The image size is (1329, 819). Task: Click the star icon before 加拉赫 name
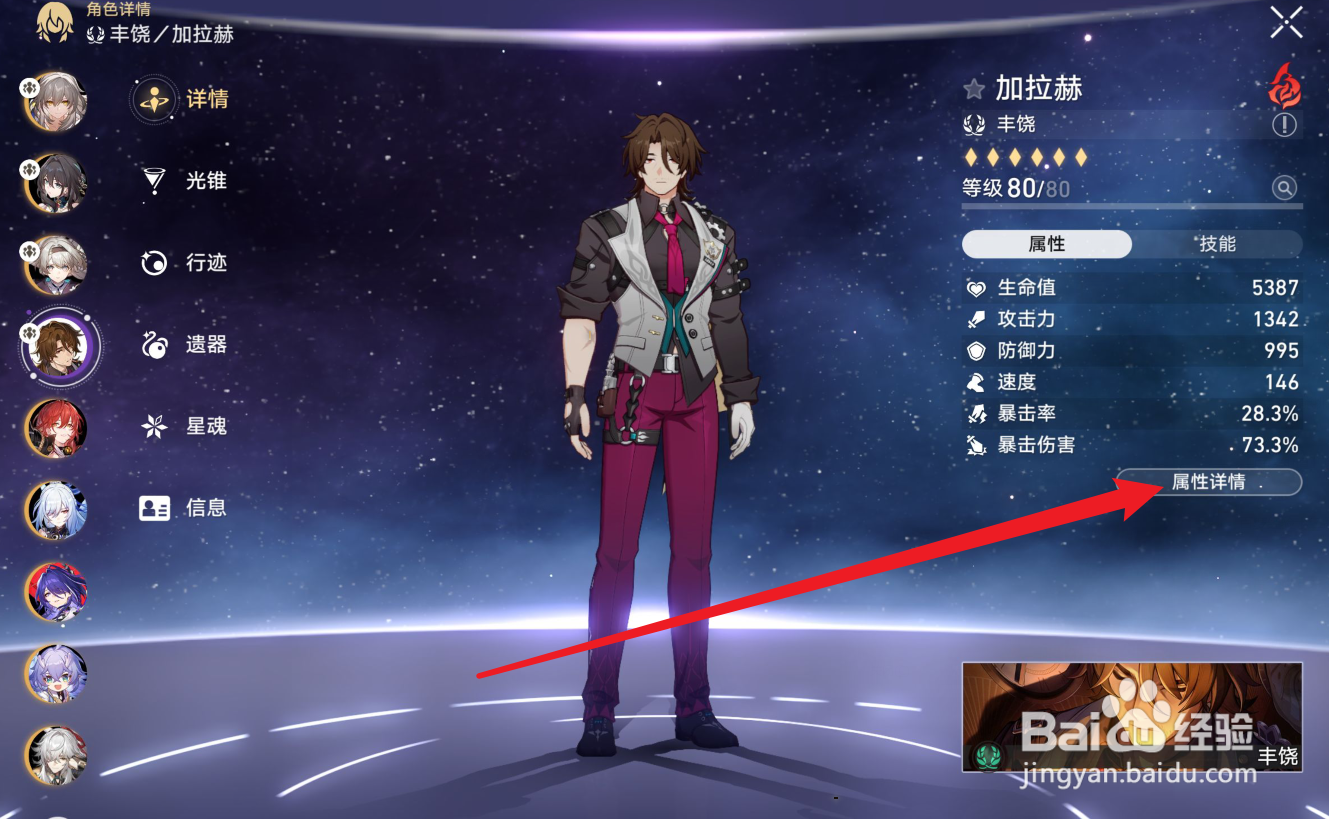pyautogui.click(x=975, y=88)
